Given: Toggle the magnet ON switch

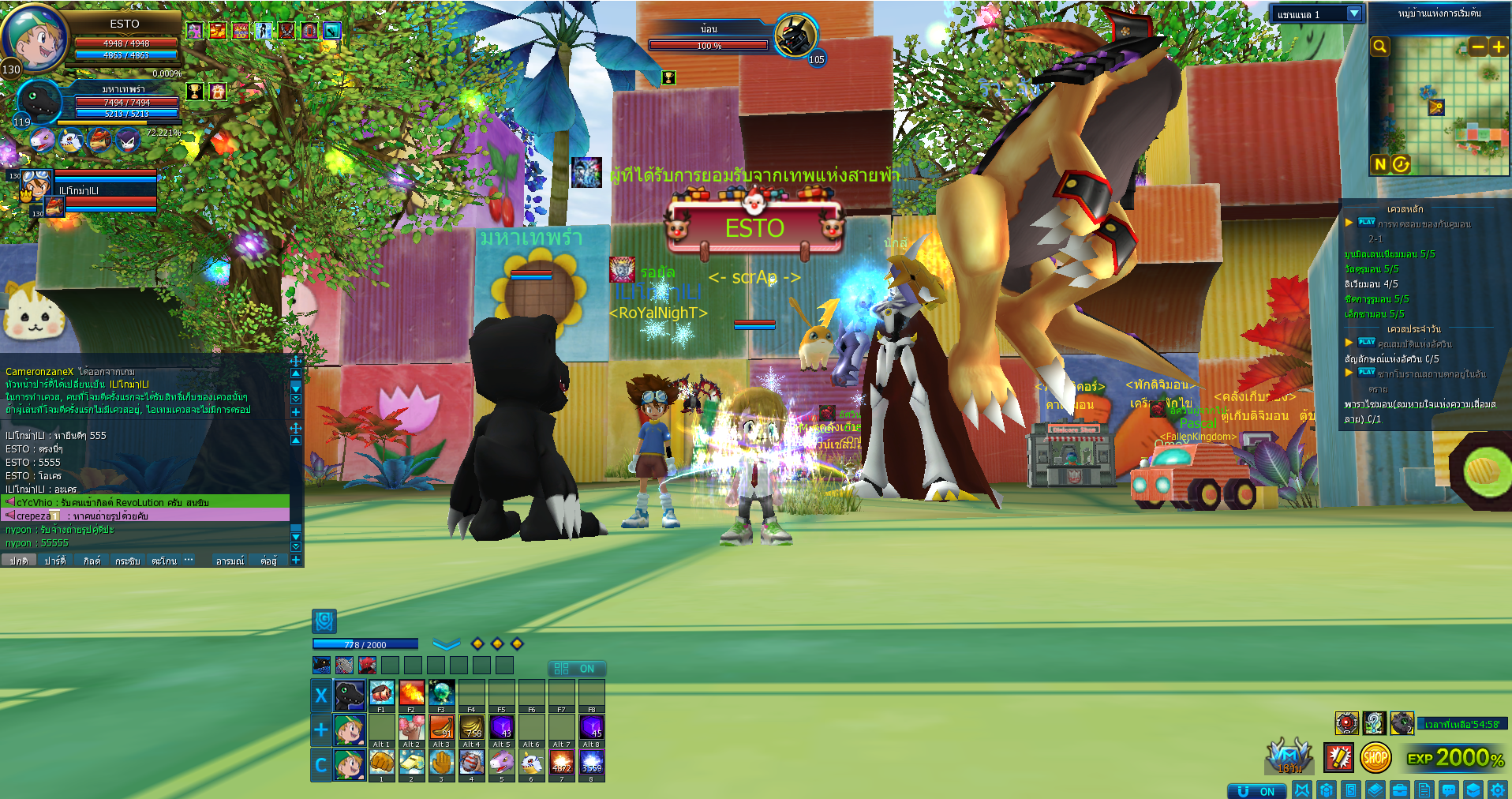Looking at the screenshot, I should (x=1256, y=791).
